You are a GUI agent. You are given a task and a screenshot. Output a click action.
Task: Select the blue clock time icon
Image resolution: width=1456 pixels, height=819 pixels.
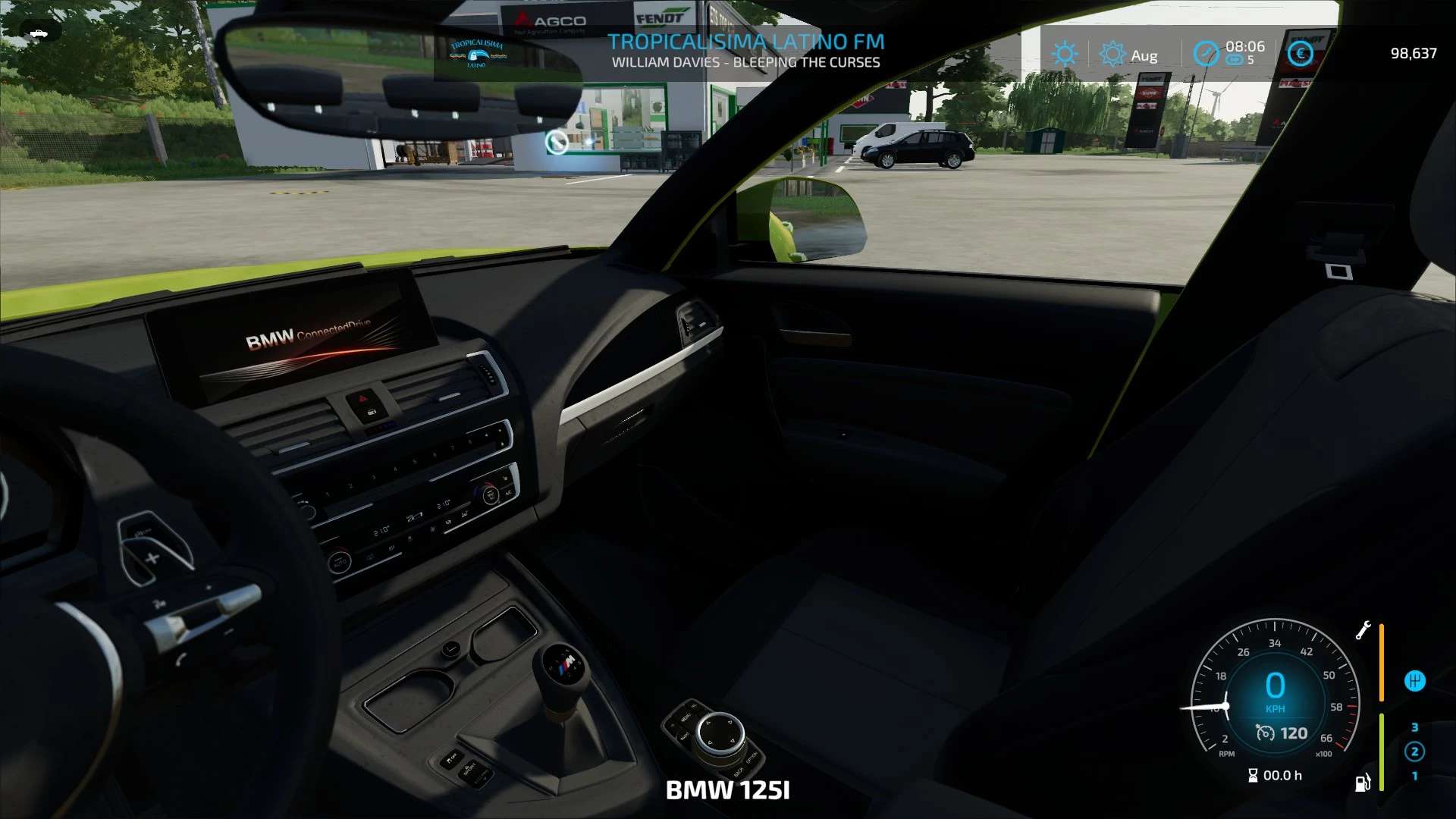point(1206,54)
